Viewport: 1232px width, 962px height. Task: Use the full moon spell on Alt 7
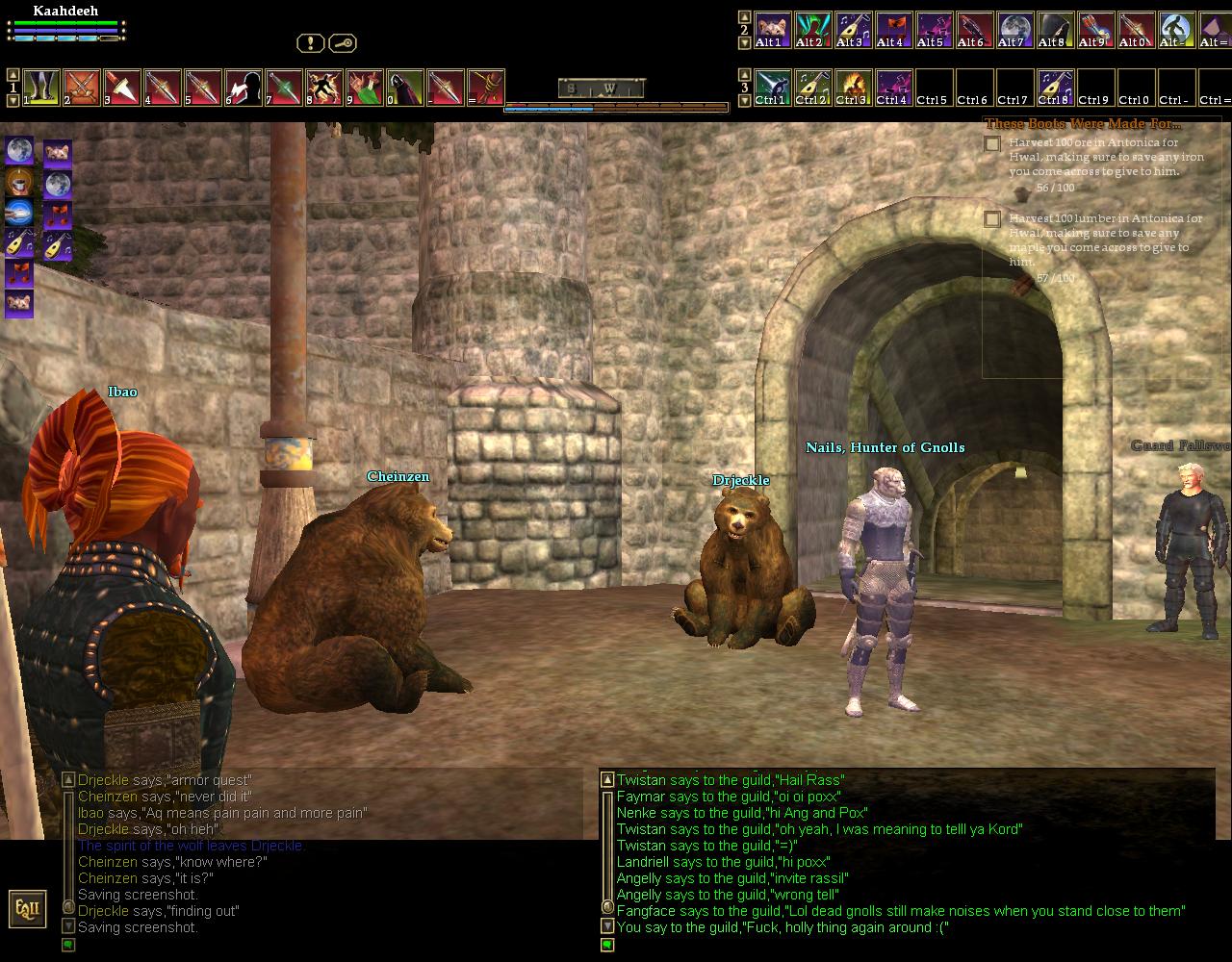coord(1015,29)
